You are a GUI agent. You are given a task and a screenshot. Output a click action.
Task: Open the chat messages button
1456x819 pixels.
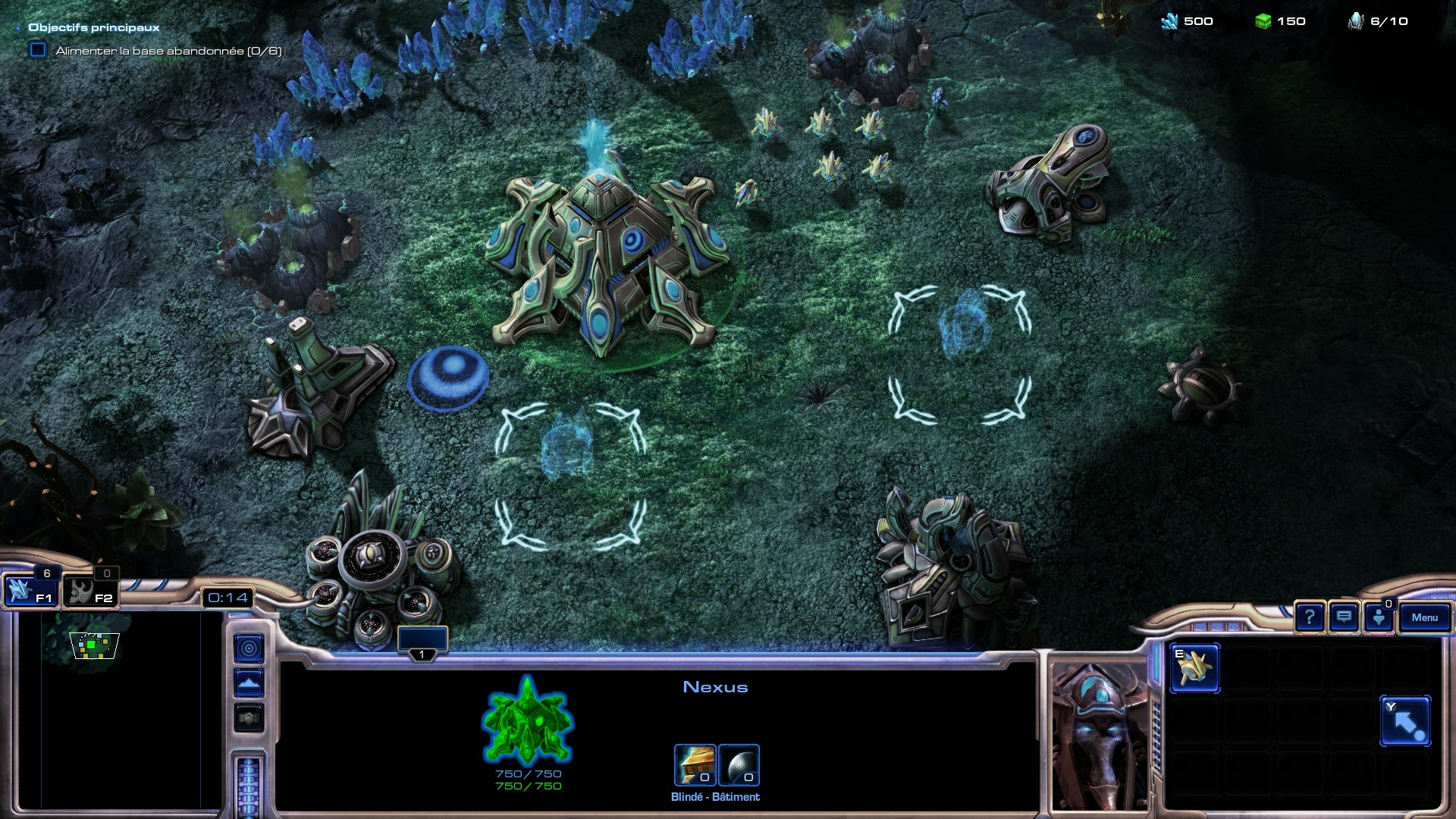pyautogui.click(x=1344, y=617)
